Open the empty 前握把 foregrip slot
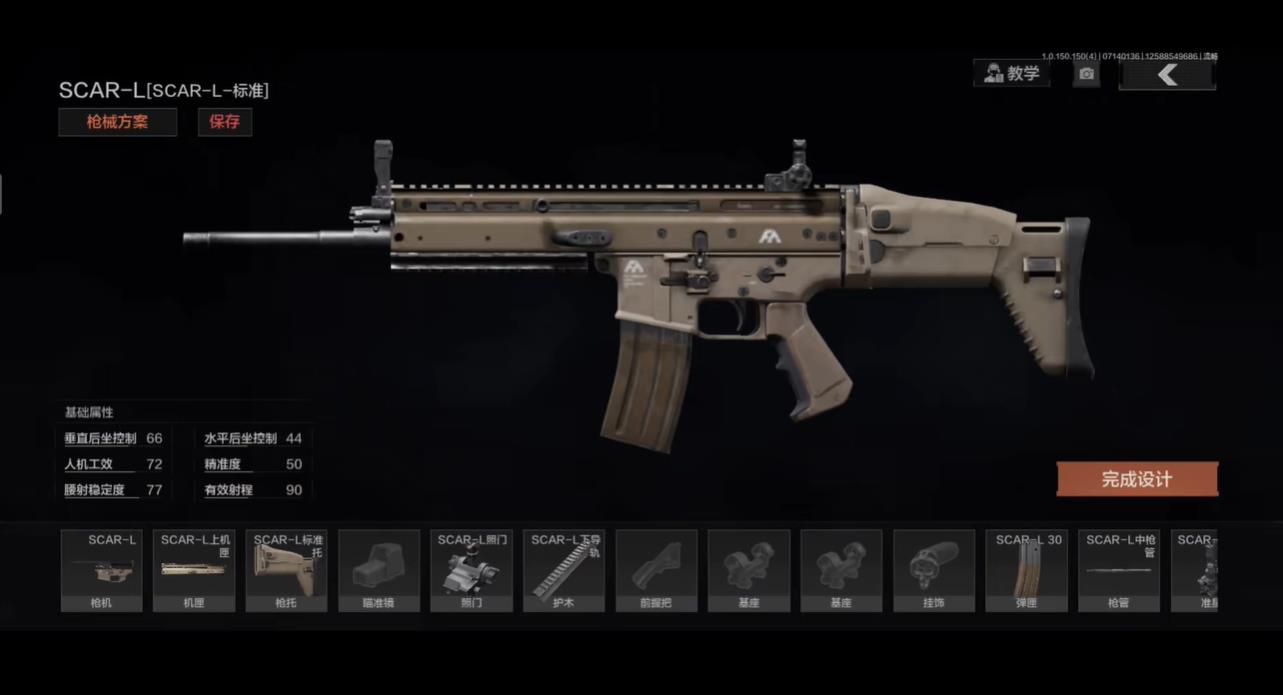The height and width of the screenshot is (695, 1283). (x=656, y=570)
